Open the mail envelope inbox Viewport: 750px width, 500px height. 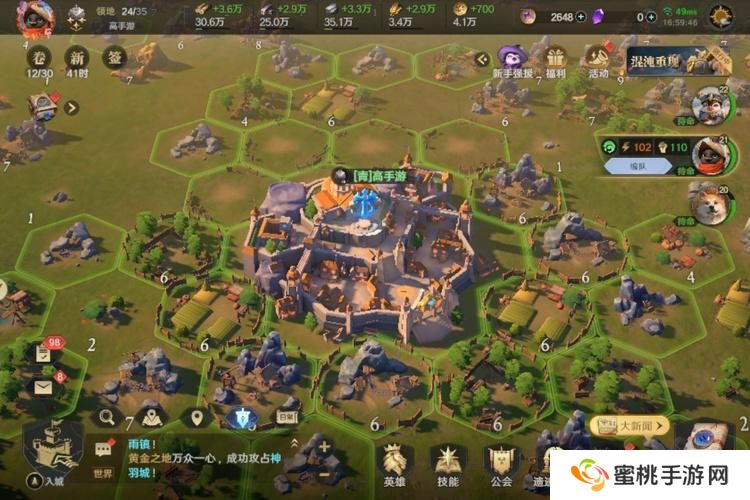click(x=45, y=385)
